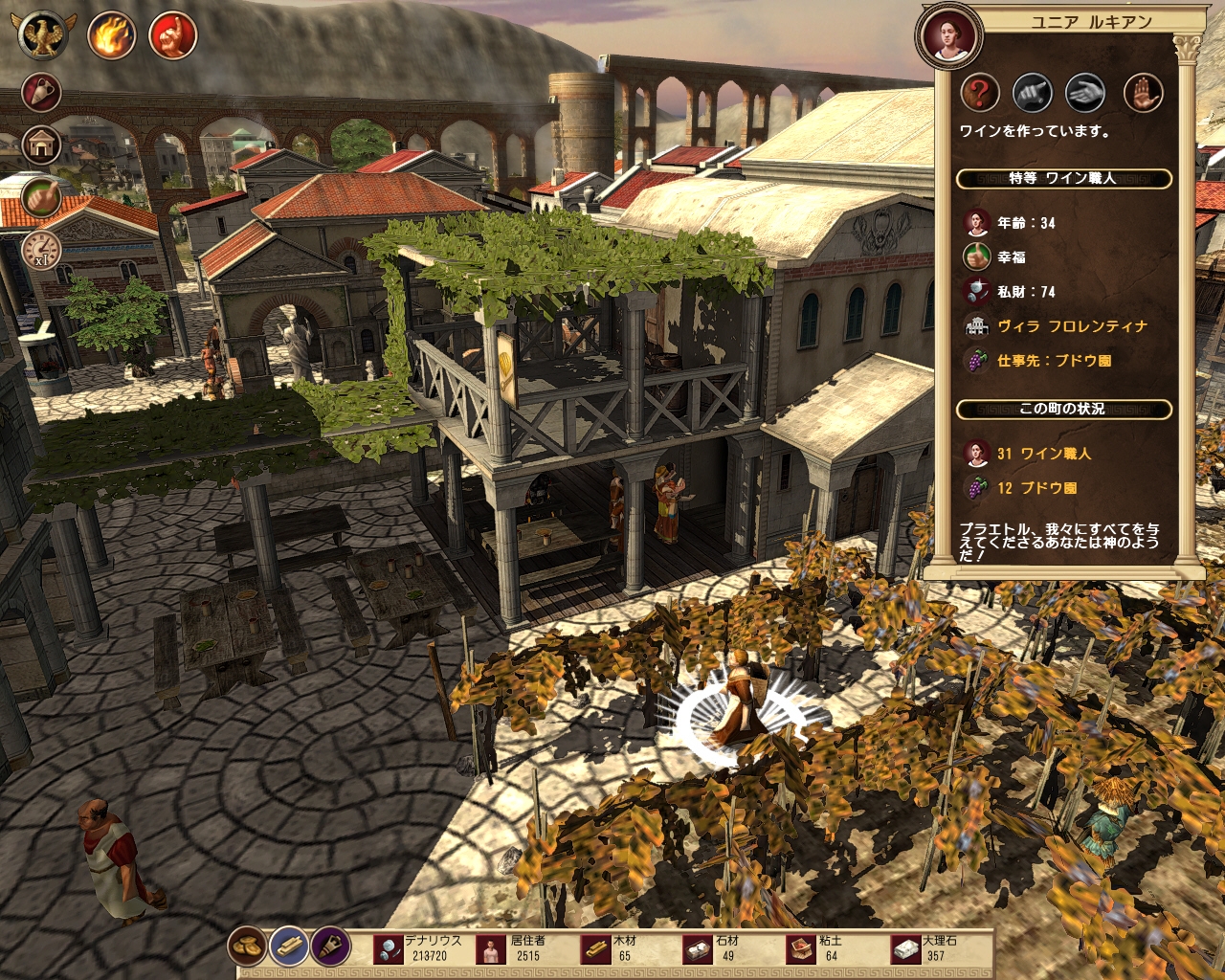This screenshot has width=1225, height=980.
Task: Select the 12 ブドウ園 town status row
Action: click(1036, 488)
